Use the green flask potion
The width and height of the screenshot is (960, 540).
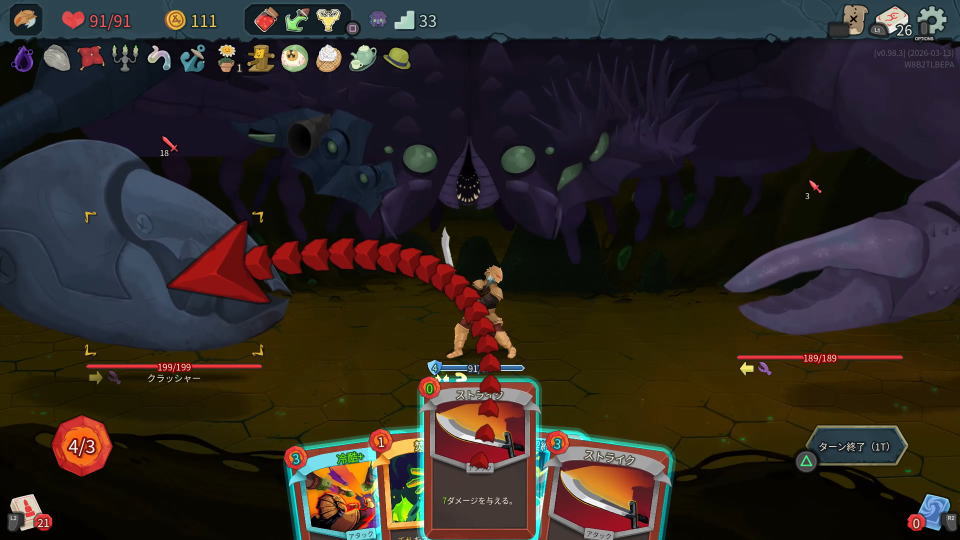297,20
